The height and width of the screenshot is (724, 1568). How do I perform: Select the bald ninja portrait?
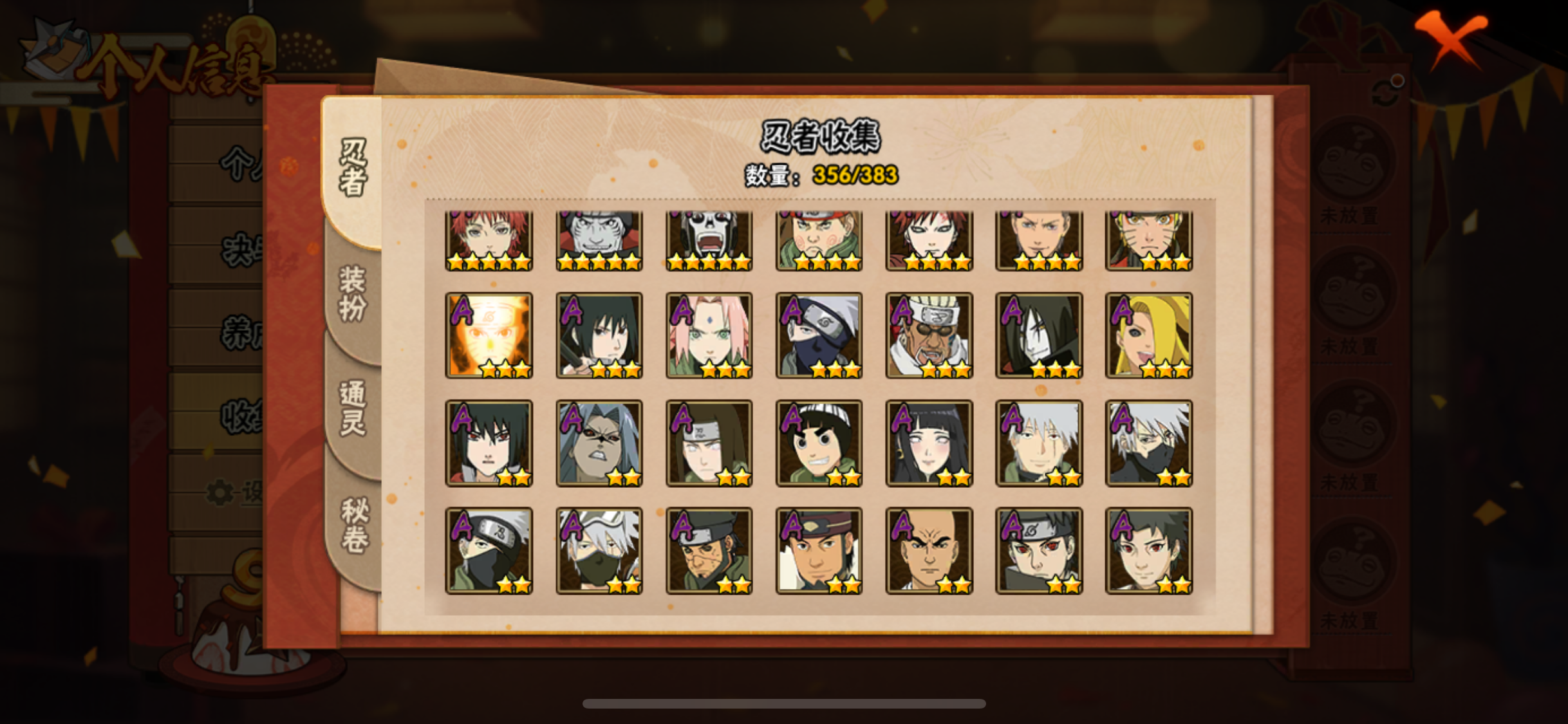tap(929, 550)
